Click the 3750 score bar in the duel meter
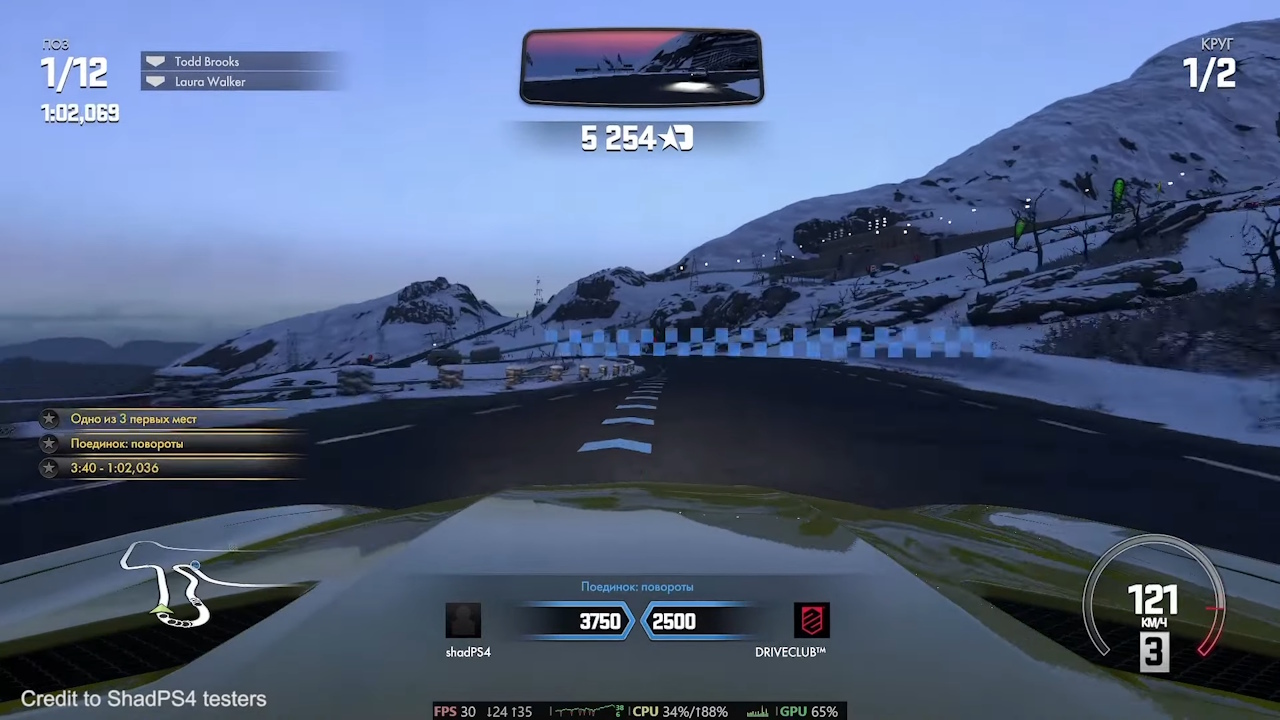This screenshot has width=1280, height=720. point(598,621)
